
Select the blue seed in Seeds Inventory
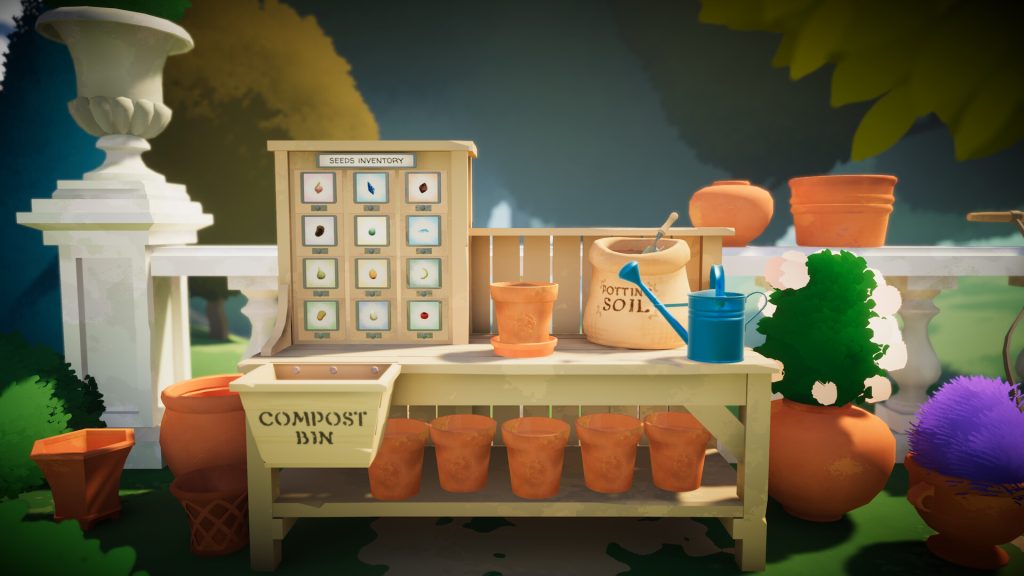(372, 187)
